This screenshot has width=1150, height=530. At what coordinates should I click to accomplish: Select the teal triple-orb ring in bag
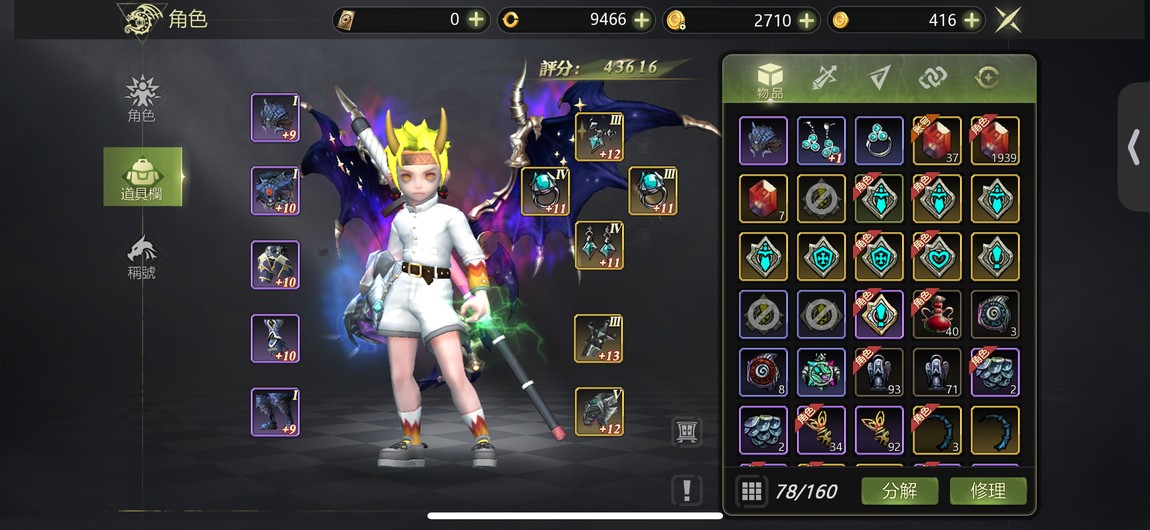tap(879, 141)
